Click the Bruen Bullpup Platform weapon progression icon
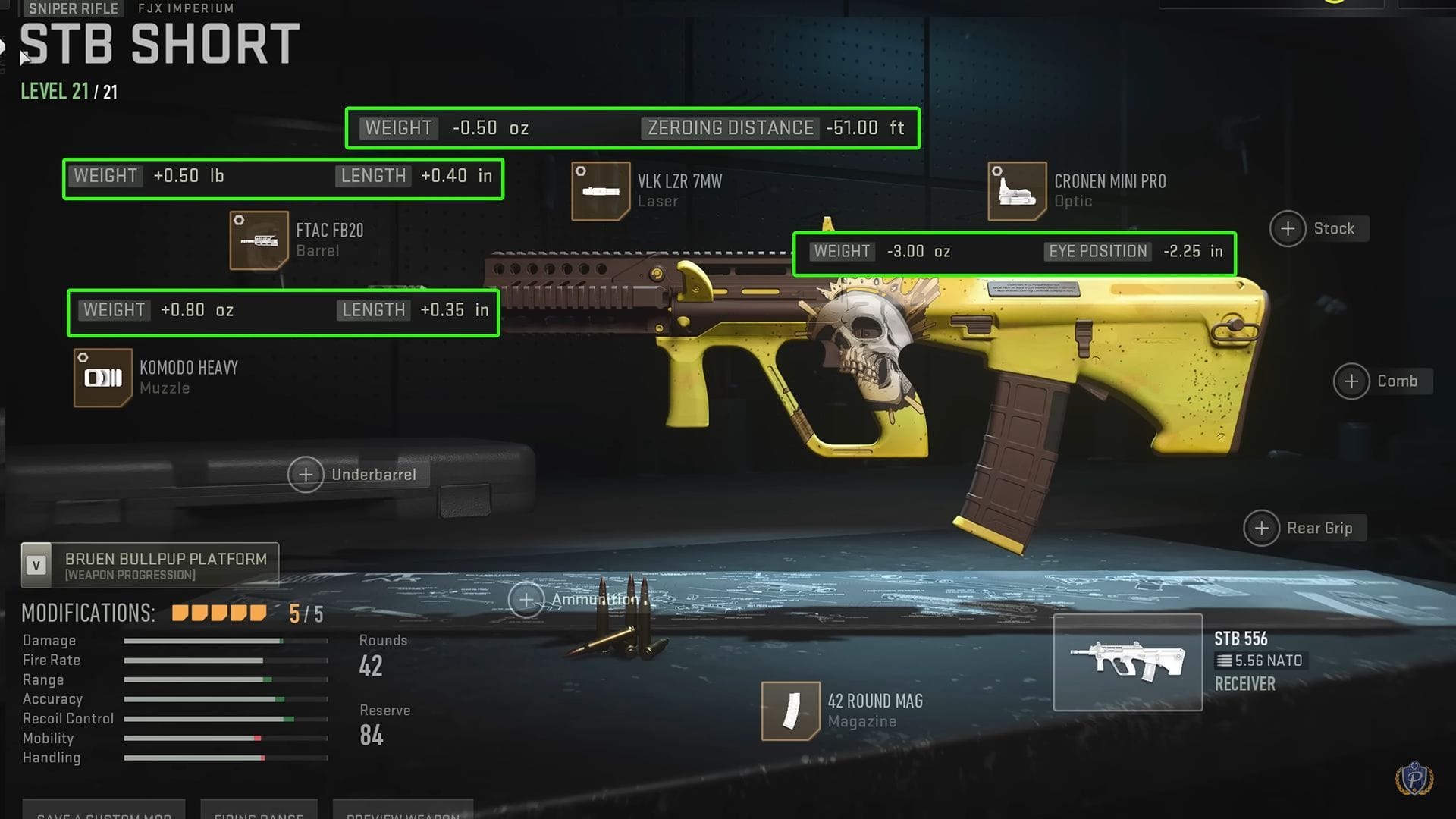 click(36, 563)
